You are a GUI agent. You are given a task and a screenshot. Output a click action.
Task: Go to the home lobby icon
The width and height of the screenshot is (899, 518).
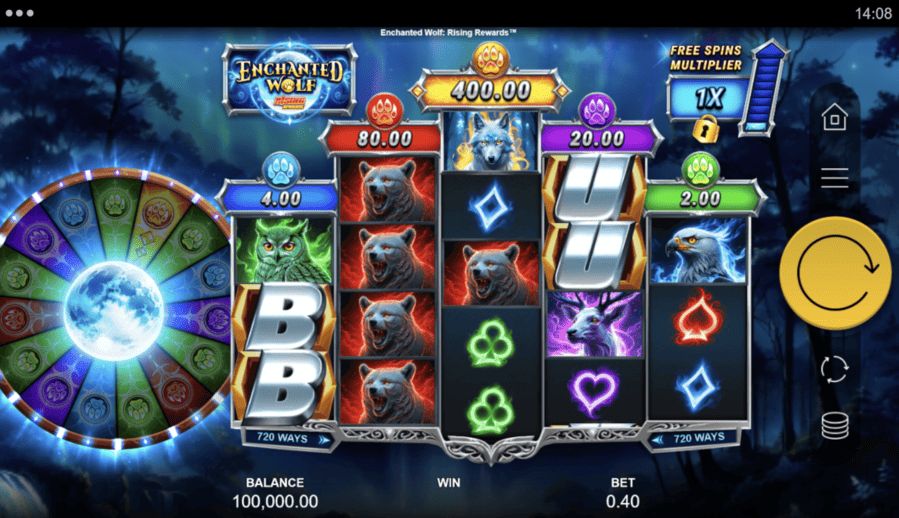tap(834, 119)
